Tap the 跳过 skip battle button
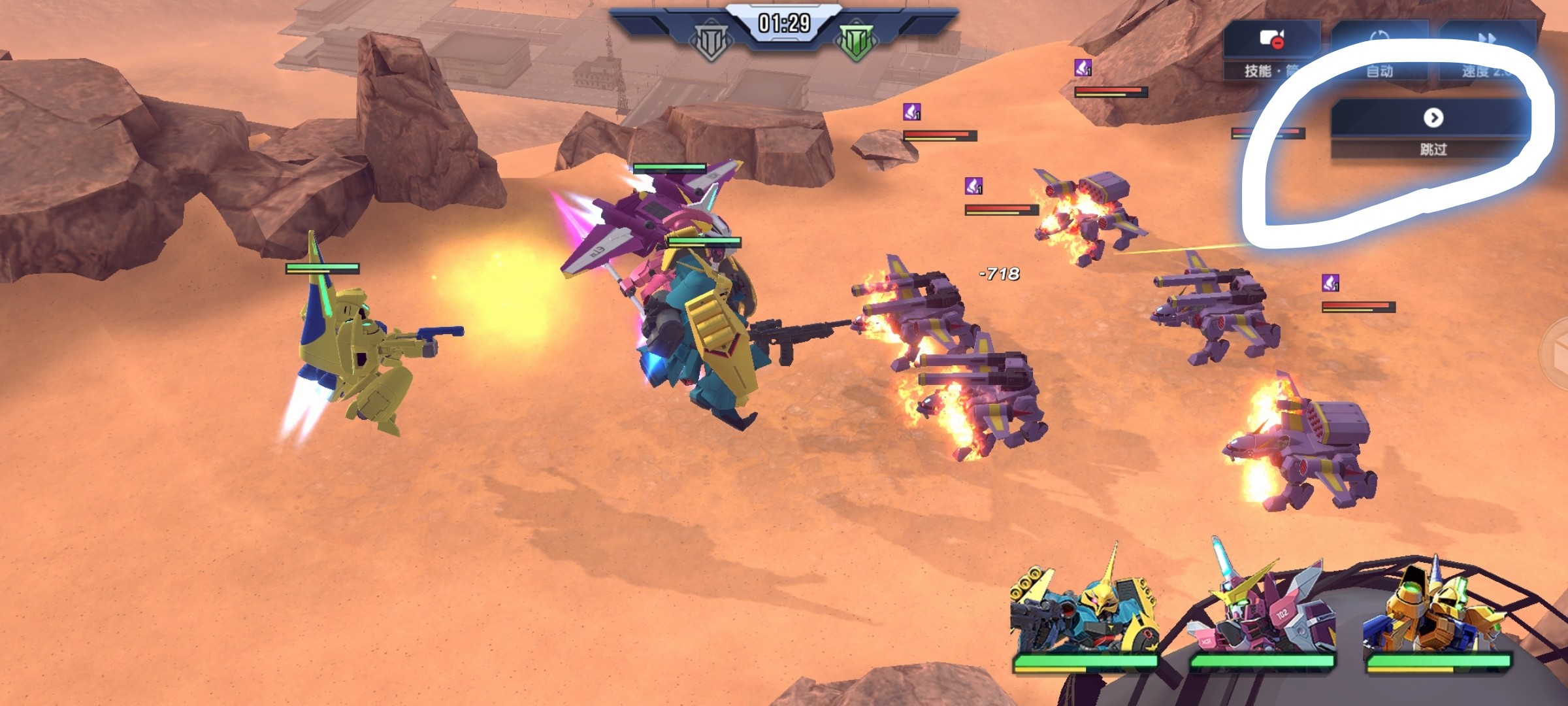The width and height of the screenshot is (1568, 706). pyautogui.click(x=1432, y=128)
